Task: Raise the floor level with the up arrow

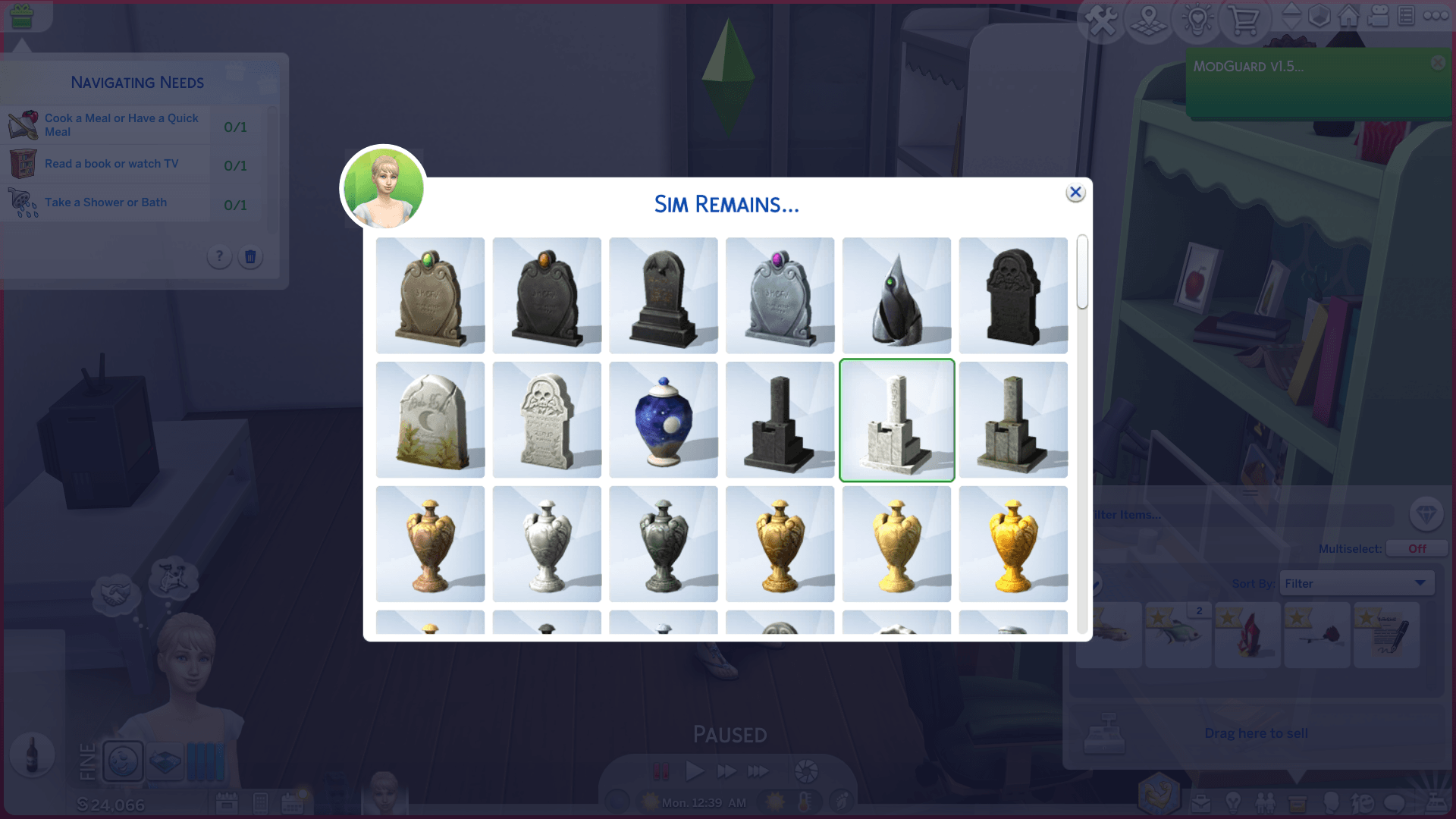Action: (1292, 10)
